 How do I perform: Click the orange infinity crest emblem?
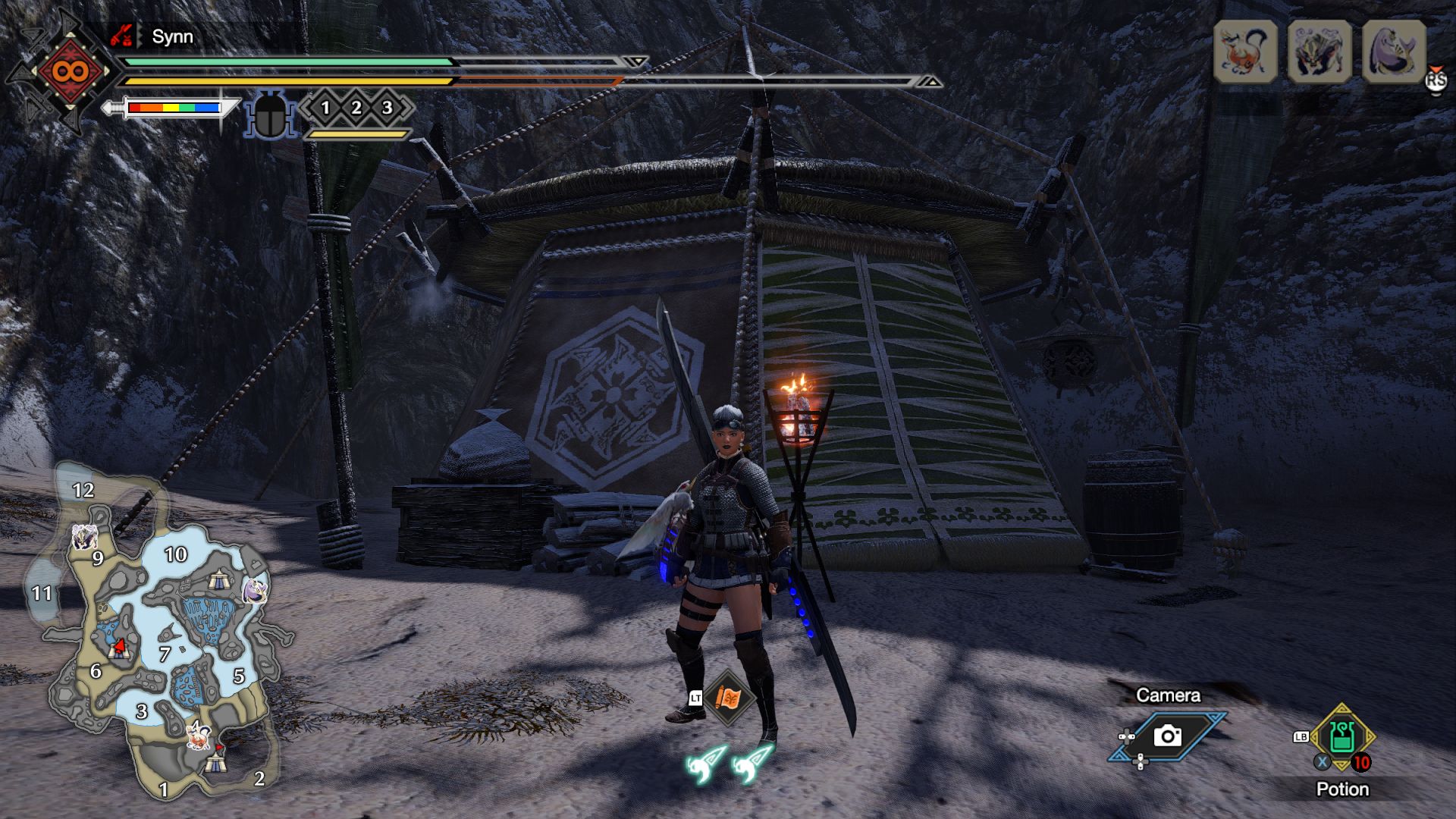point(68,72)
